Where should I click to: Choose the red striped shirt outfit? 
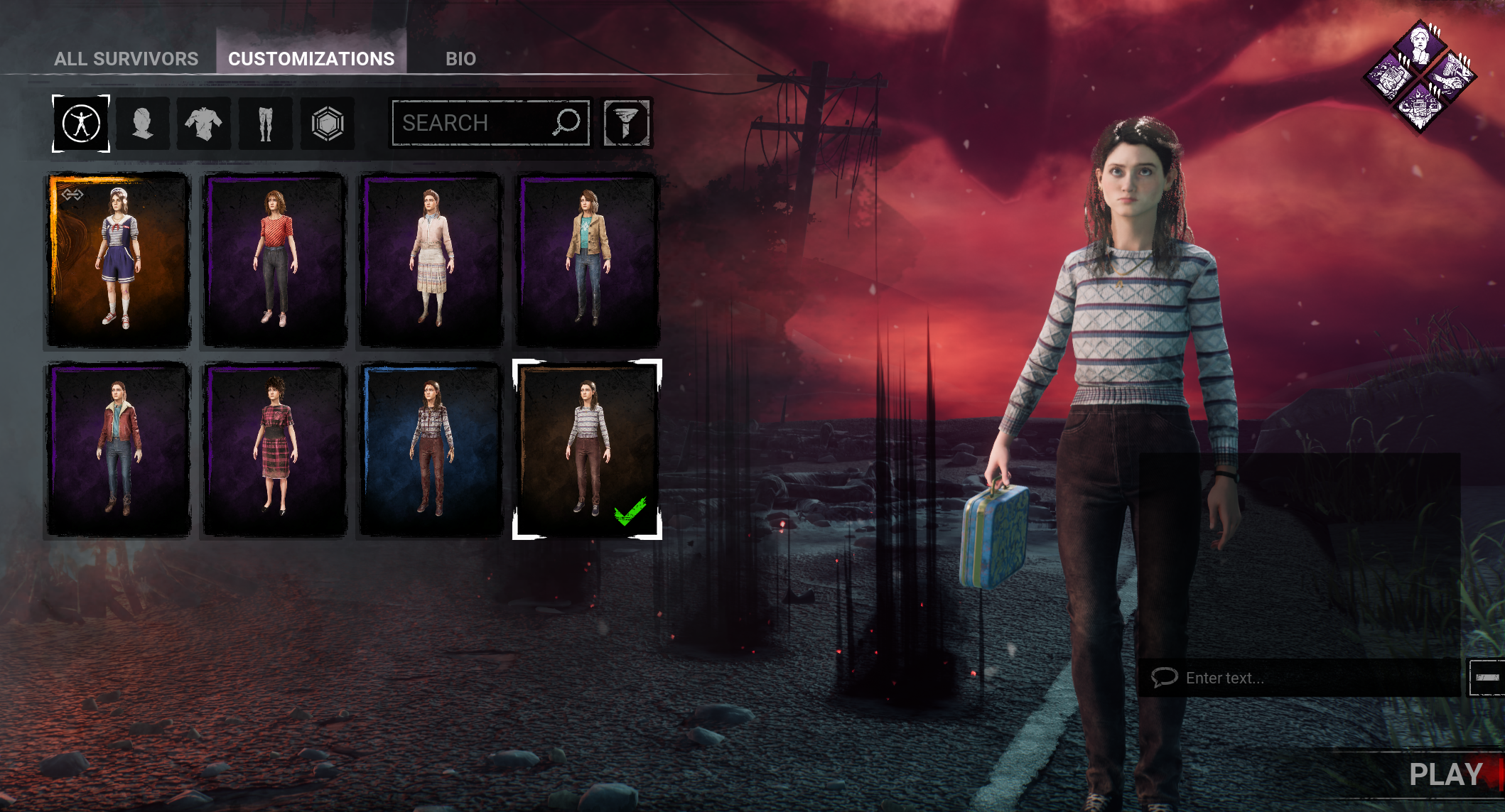[275, 260]
